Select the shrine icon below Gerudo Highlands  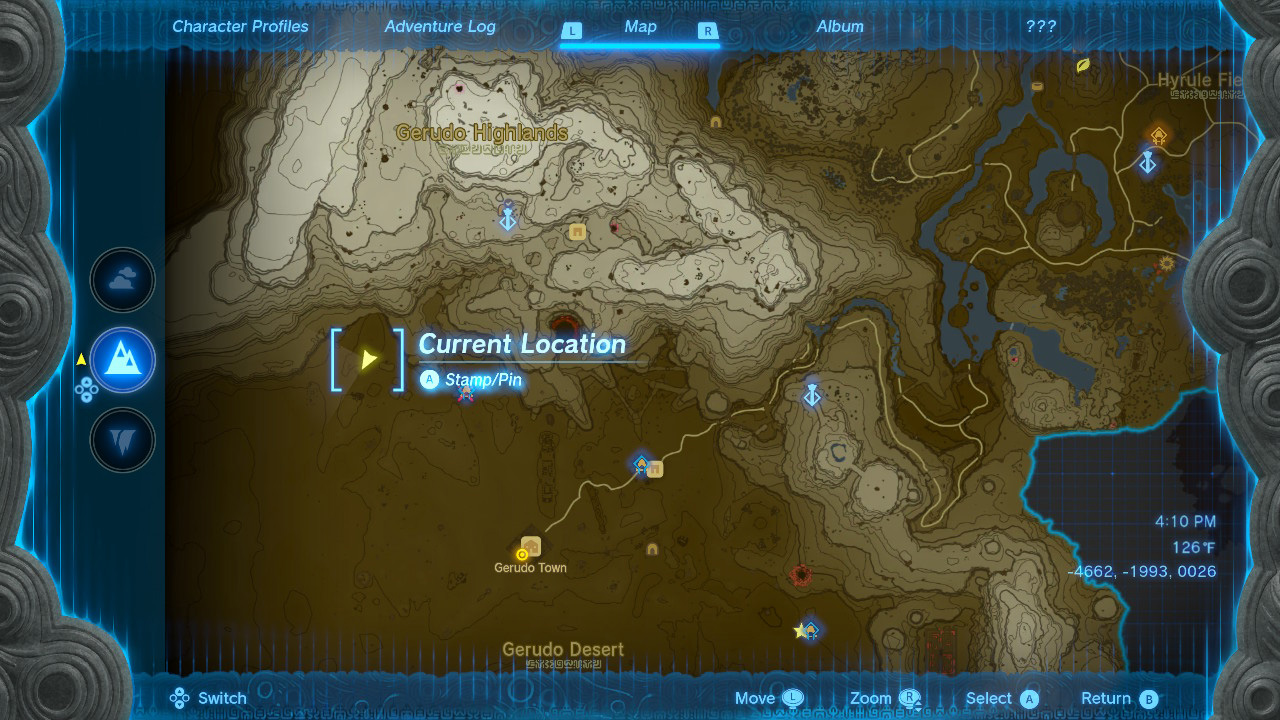(x=507, y=221)
